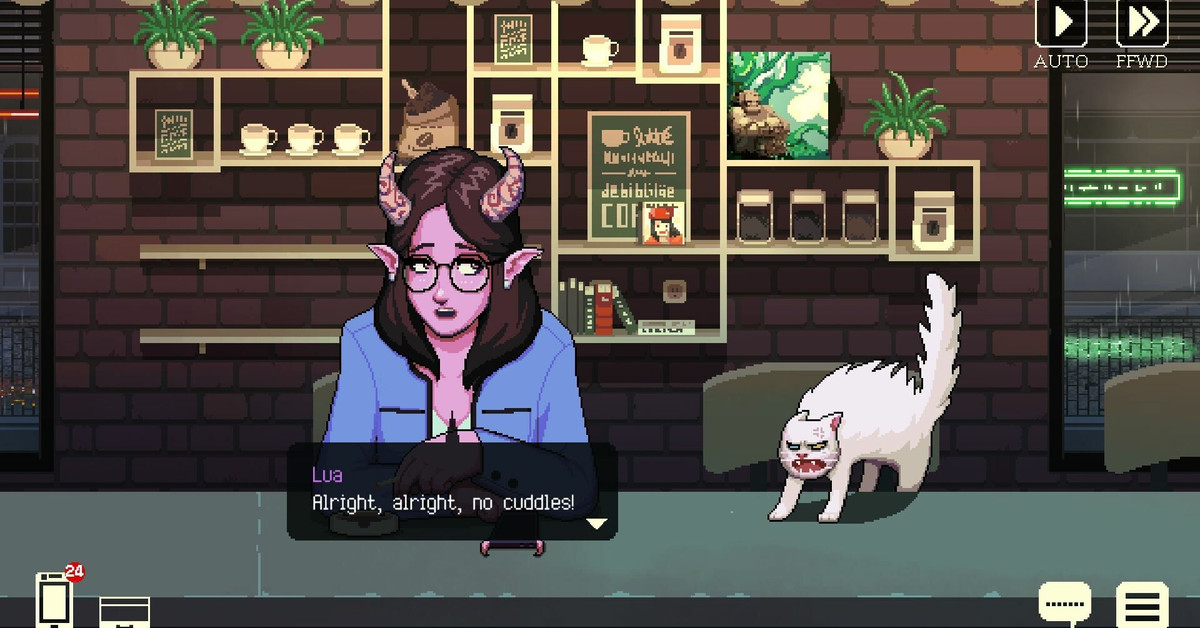Image resolution: width=1200 pixels, height=628 pixels.
Task: Turn on AUTO dialogue play
Action: [1060, 22]
